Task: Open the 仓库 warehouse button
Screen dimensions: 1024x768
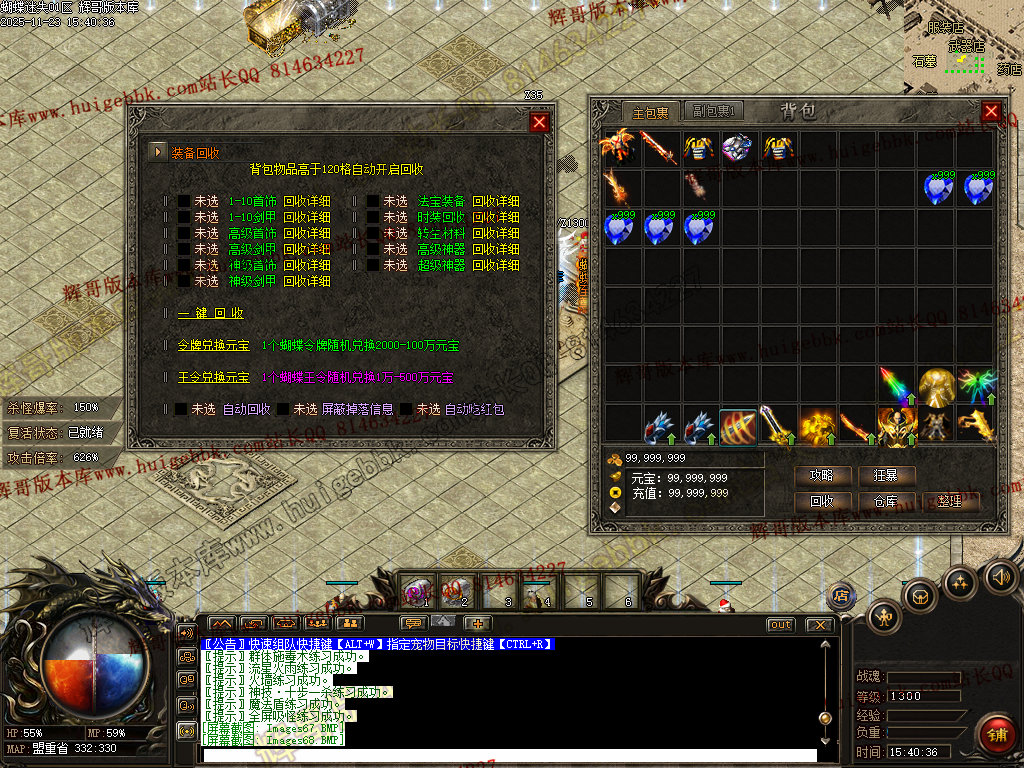Action: point(885,501)
